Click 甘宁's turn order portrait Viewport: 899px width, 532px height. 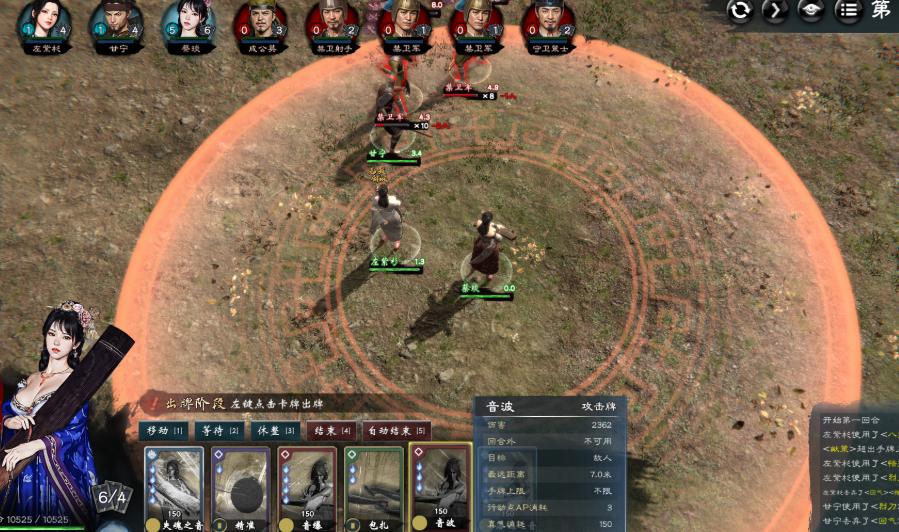117,22
